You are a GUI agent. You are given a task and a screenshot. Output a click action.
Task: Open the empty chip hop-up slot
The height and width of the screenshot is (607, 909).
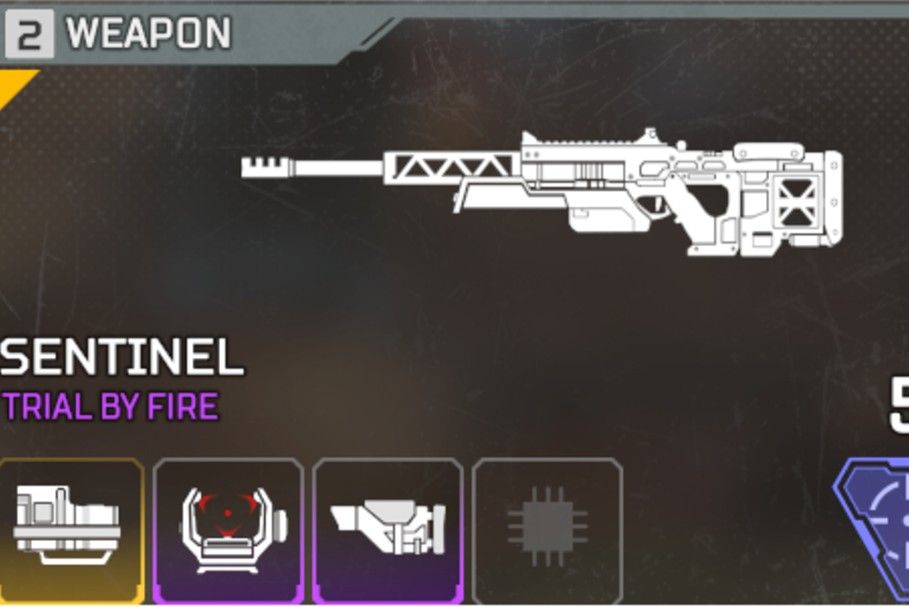pos(547,529)
